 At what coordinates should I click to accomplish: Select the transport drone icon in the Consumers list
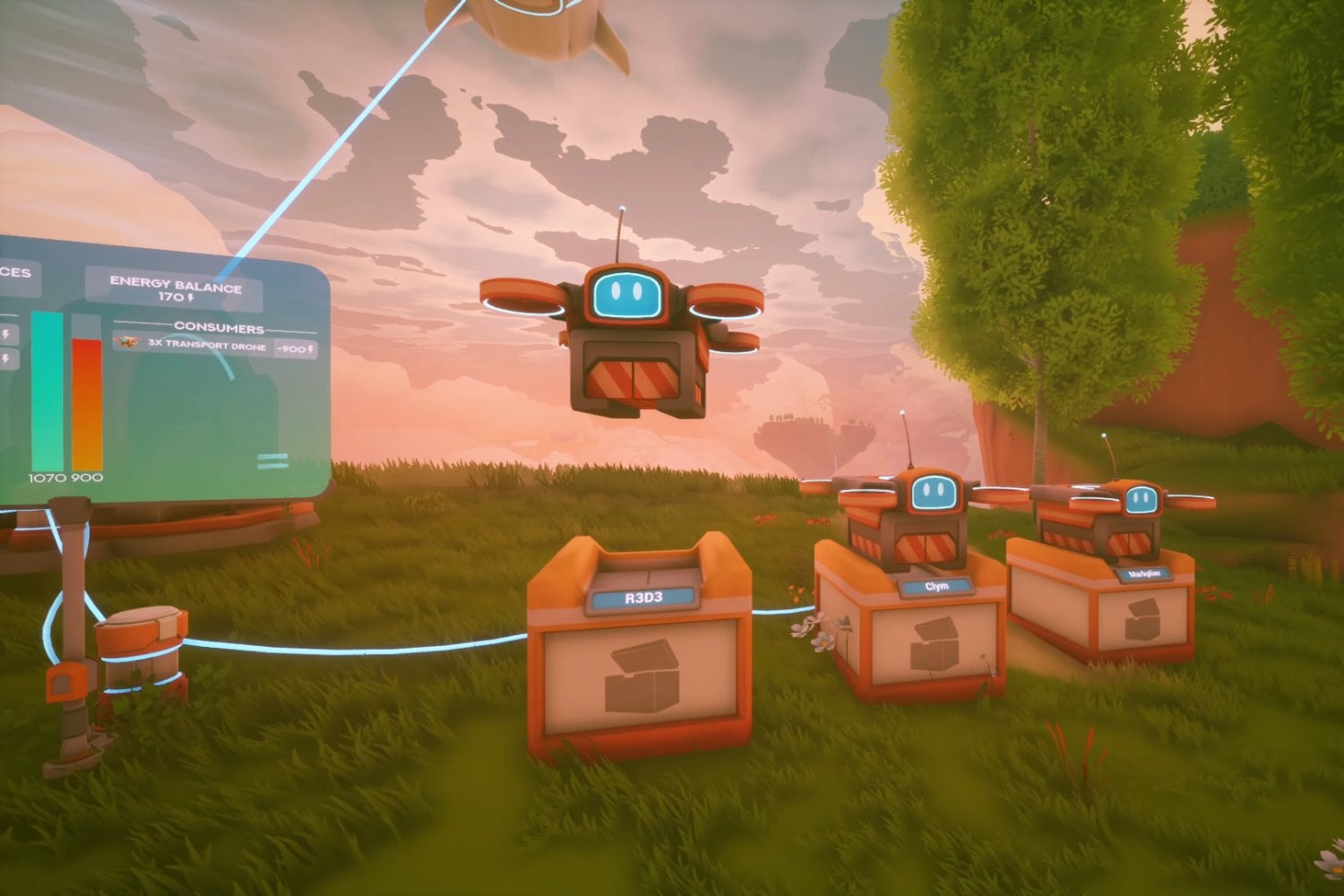click(x=125, y=343)
